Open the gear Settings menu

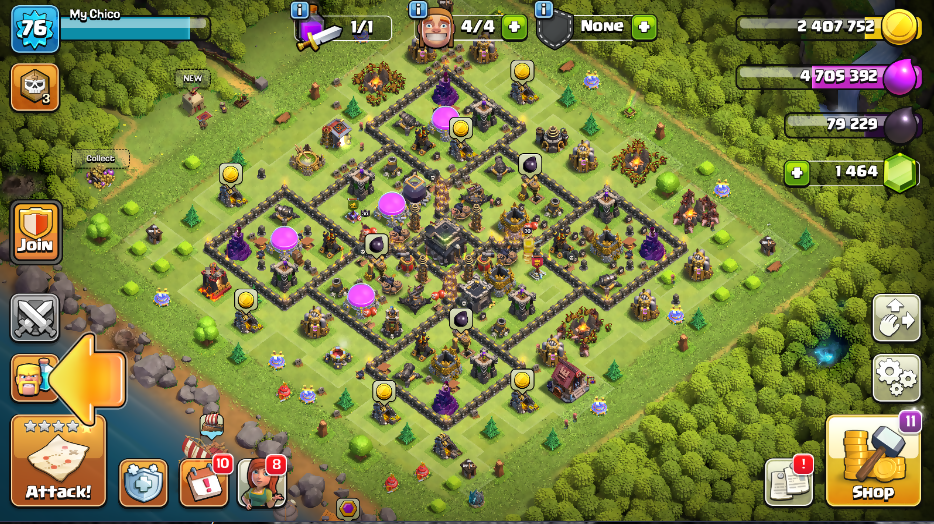click(x=896, y=377)
